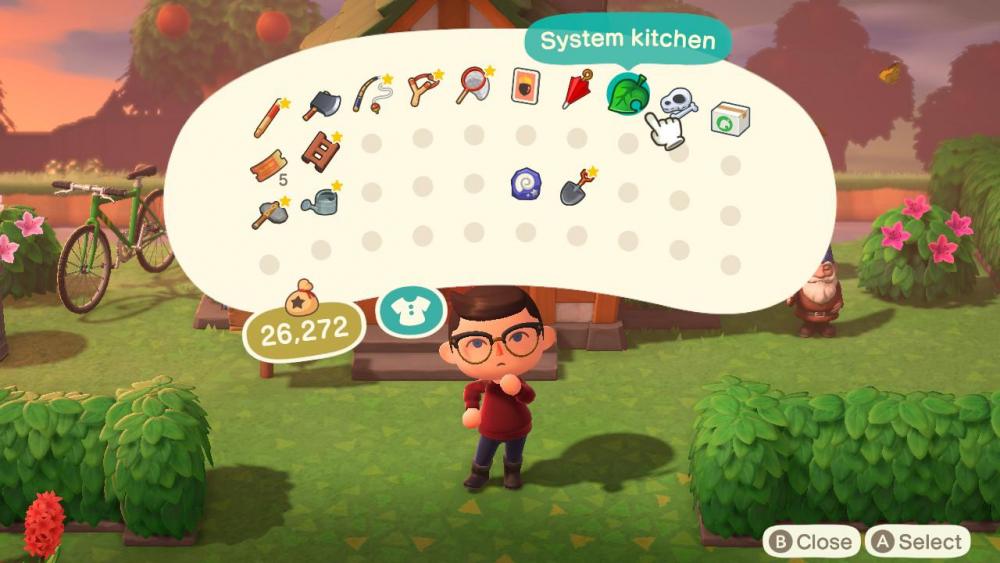Pick the cardboard box with leaf logo
This screenshot has width=1000, height=563.
730,118
